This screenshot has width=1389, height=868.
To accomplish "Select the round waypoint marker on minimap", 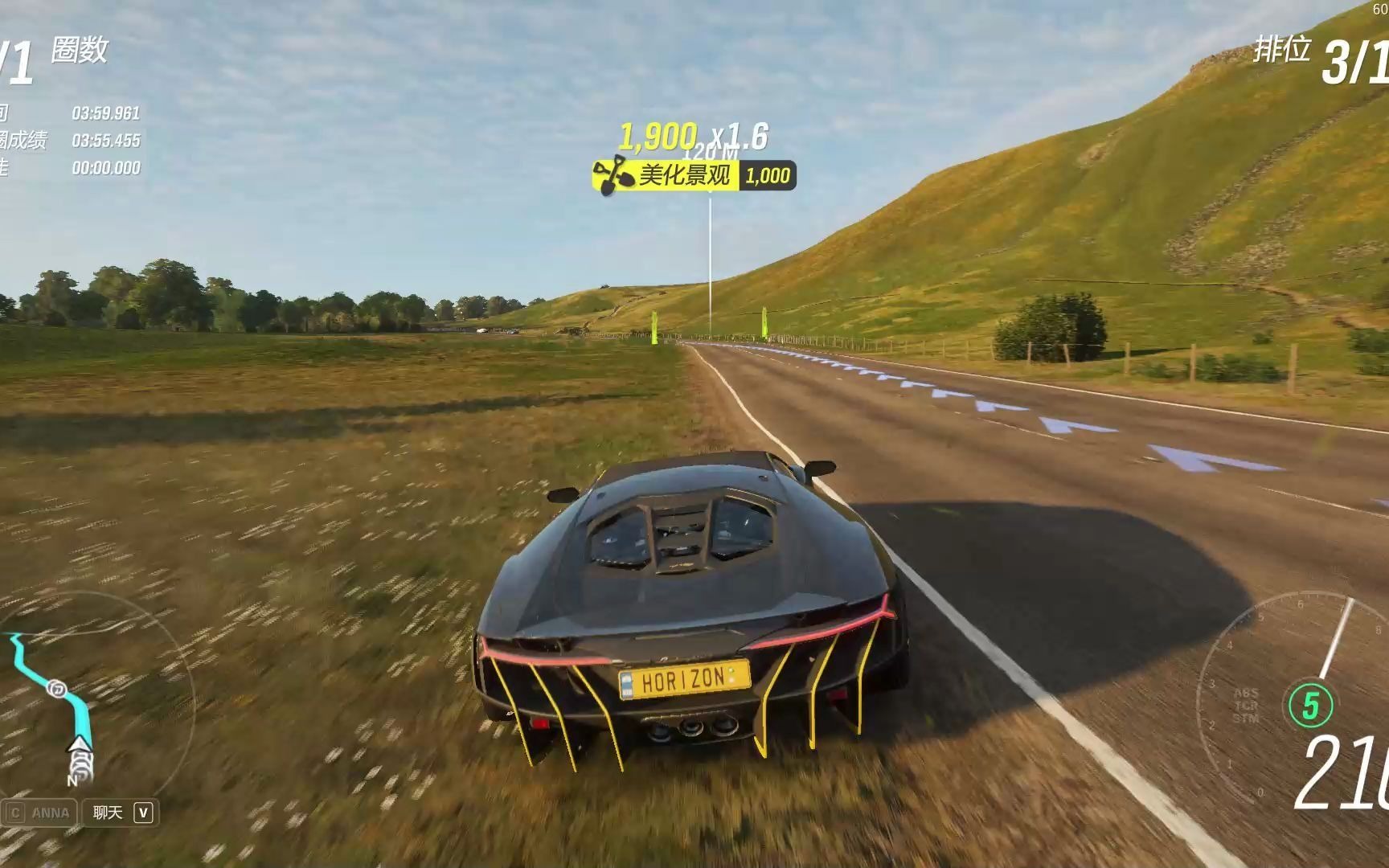I will pyautogui.click(x=56, y=689).
